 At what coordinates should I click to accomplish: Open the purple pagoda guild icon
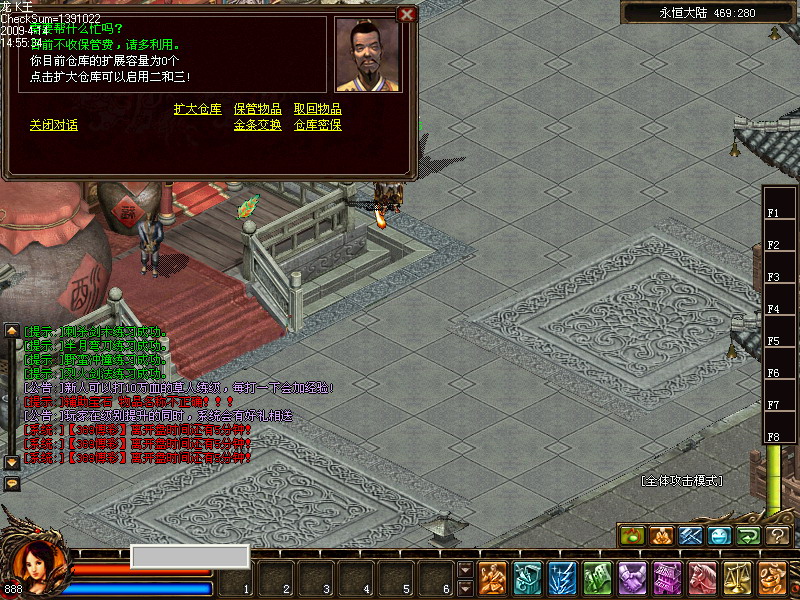point(667,578)
